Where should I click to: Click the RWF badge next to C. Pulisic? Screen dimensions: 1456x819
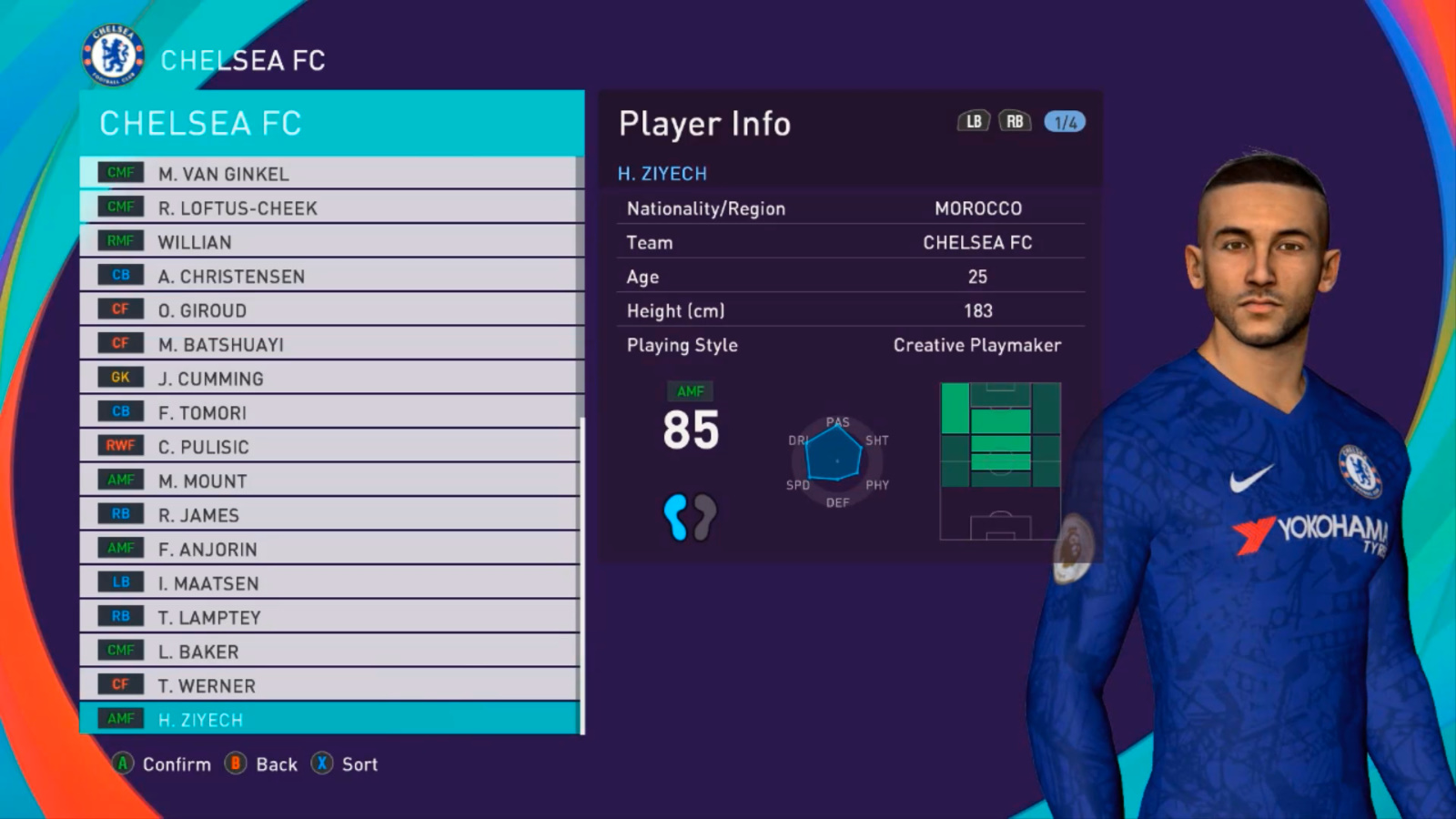click(119, 445)
